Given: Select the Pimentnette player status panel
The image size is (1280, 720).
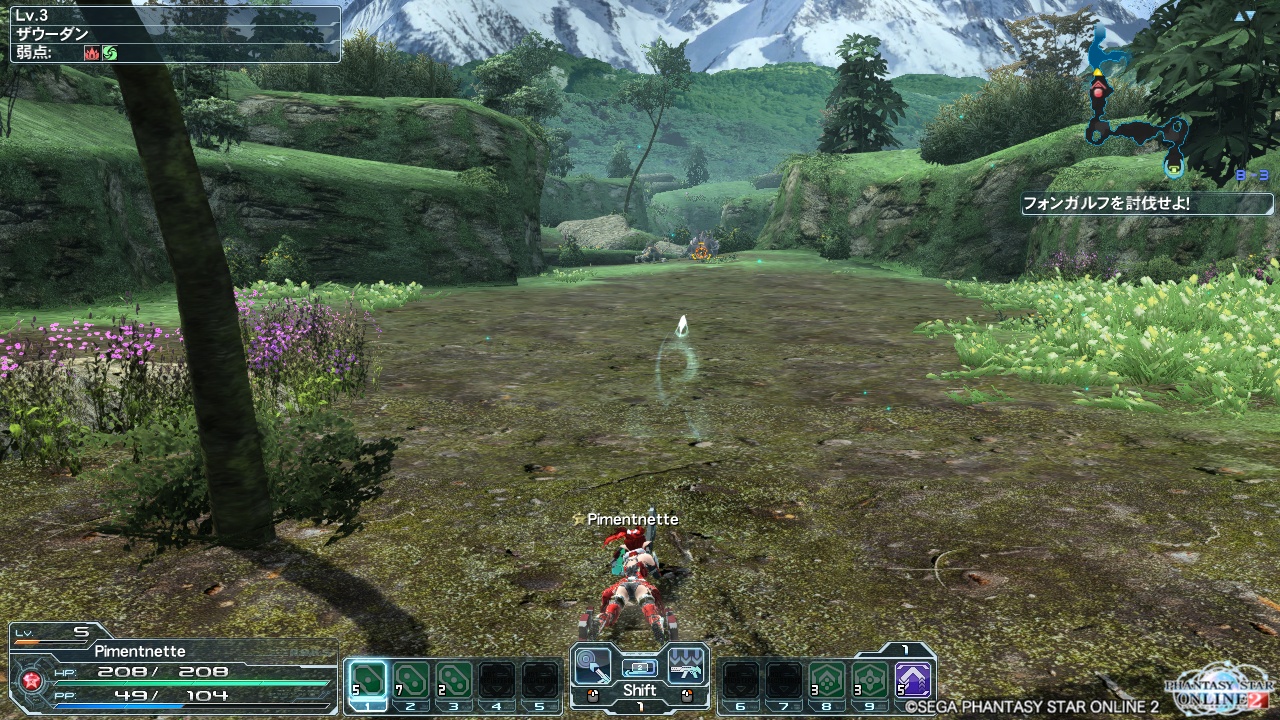Looking at the screenshot, I should point(172,668).
